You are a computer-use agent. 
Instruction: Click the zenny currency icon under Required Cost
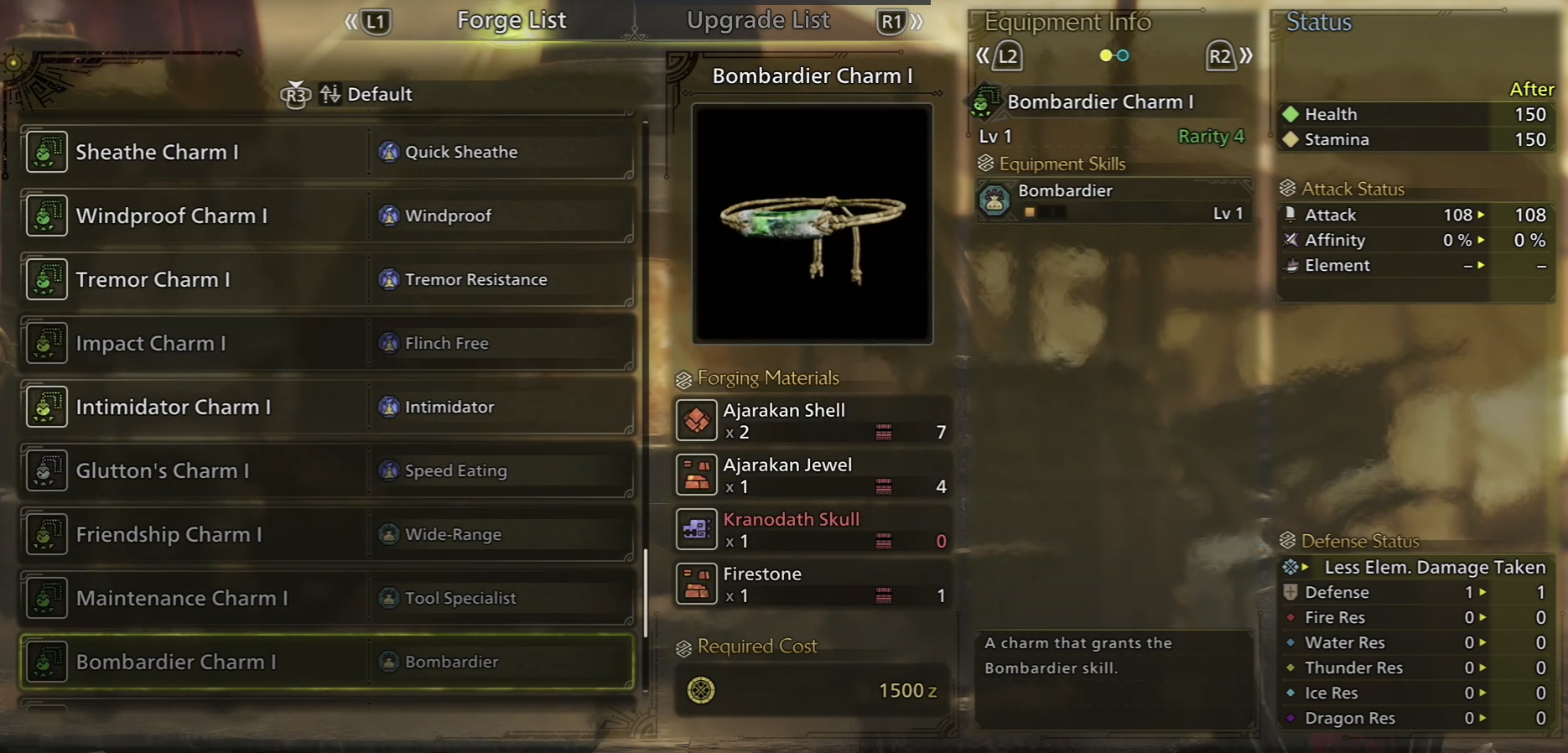[703, 691]
